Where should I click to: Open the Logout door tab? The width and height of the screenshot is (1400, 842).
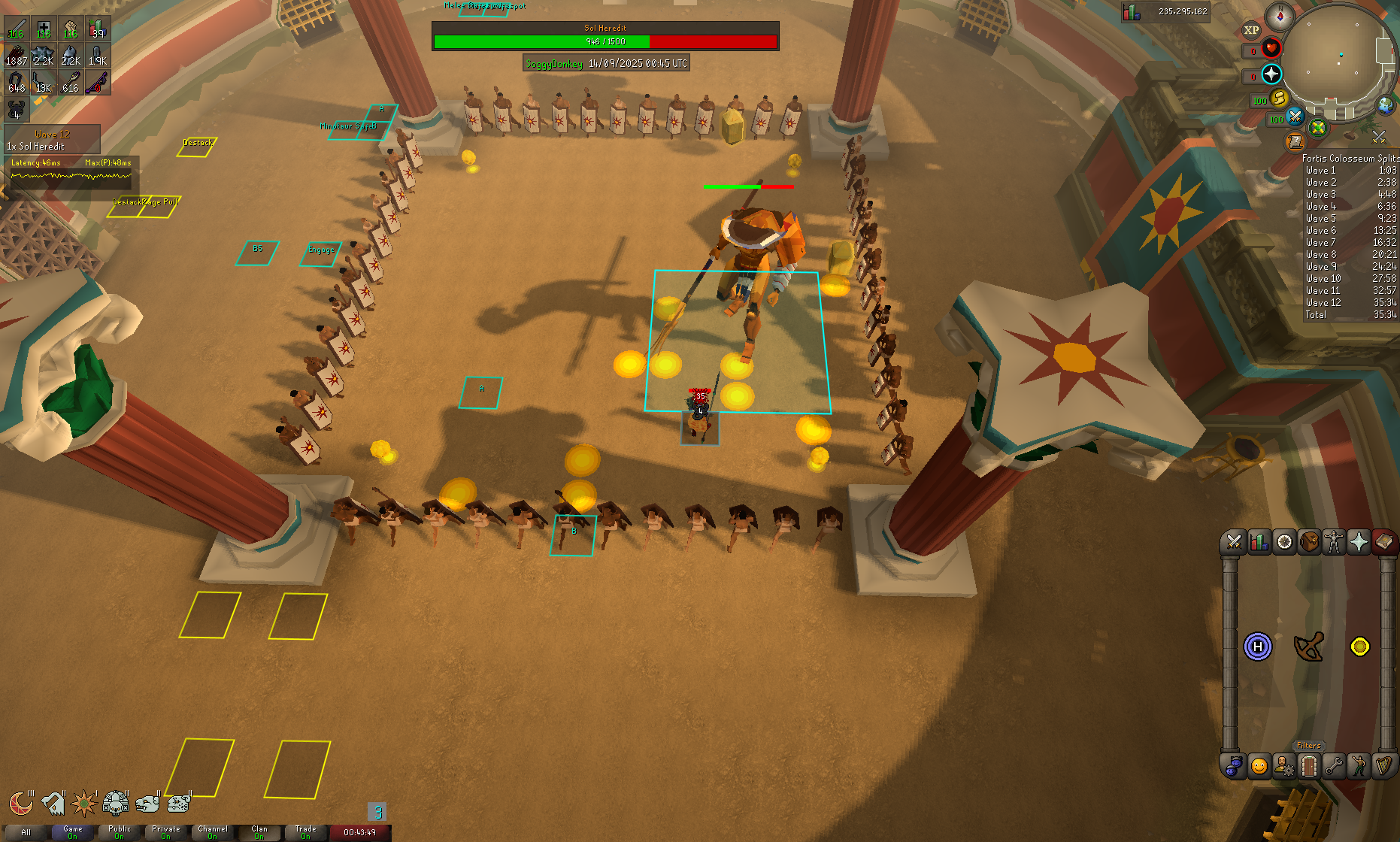tap(1309, 766)
